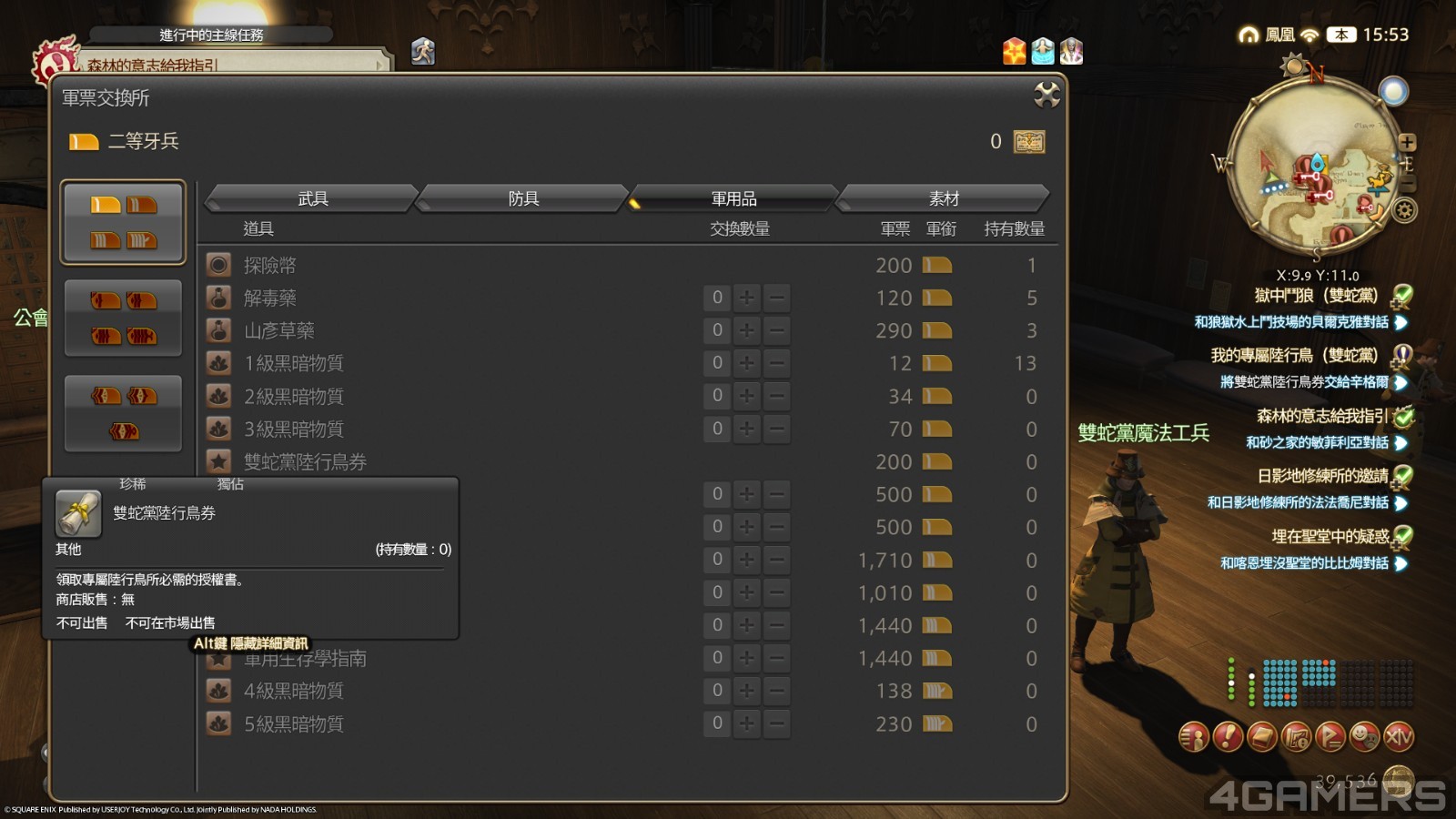This screenshot has height=819, width=1456.
Task: Increase the exchange quantity for 解毒藥
Action: coord(747,298)
